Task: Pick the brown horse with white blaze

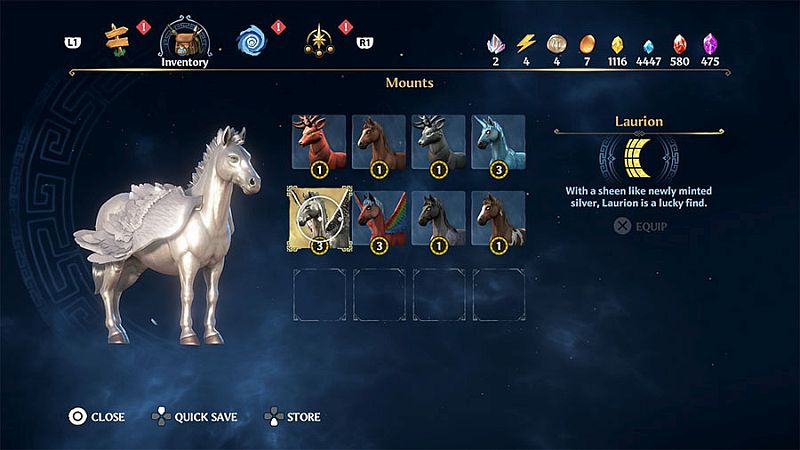Action: [x=498, y=217]
